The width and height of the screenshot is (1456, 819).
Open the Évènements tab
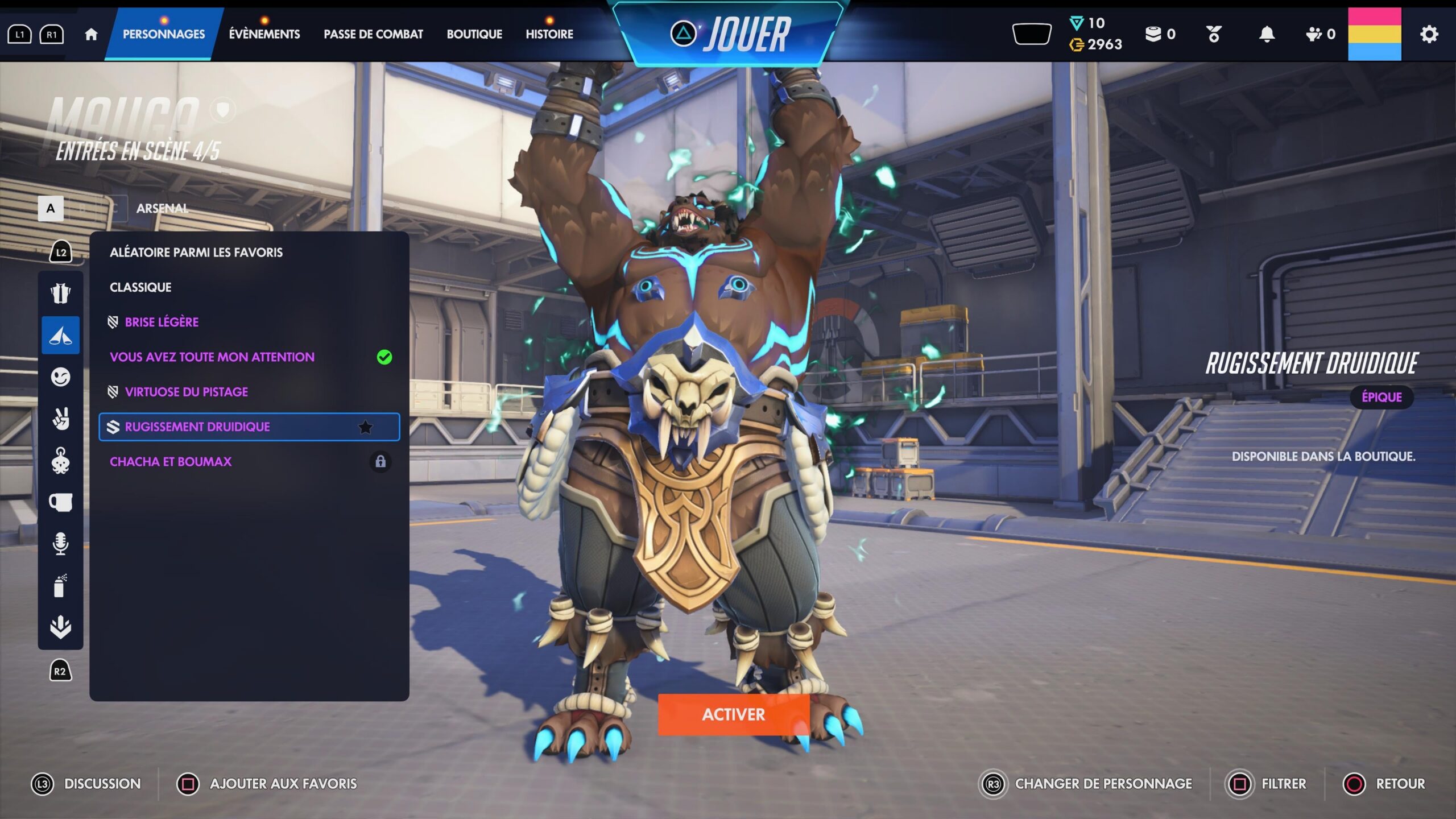(264, 34)
